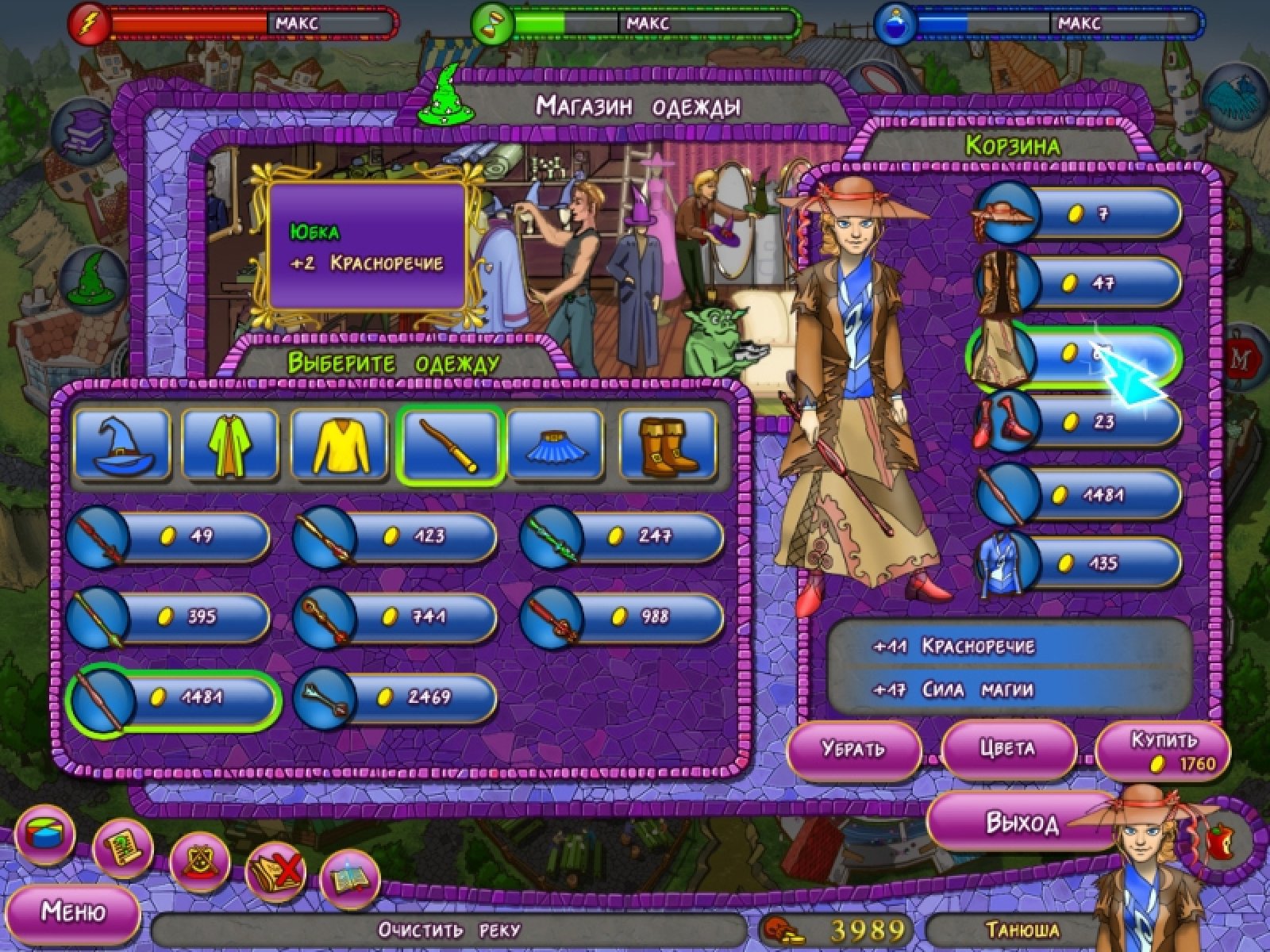Select the wand priced 49 coins

[x=168, y=537]
